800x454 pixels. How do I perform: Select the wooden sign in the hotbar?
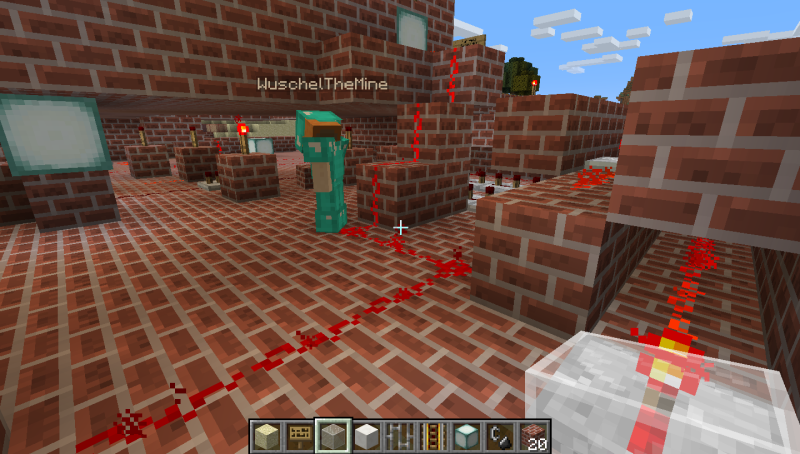(x=300, y=436)
